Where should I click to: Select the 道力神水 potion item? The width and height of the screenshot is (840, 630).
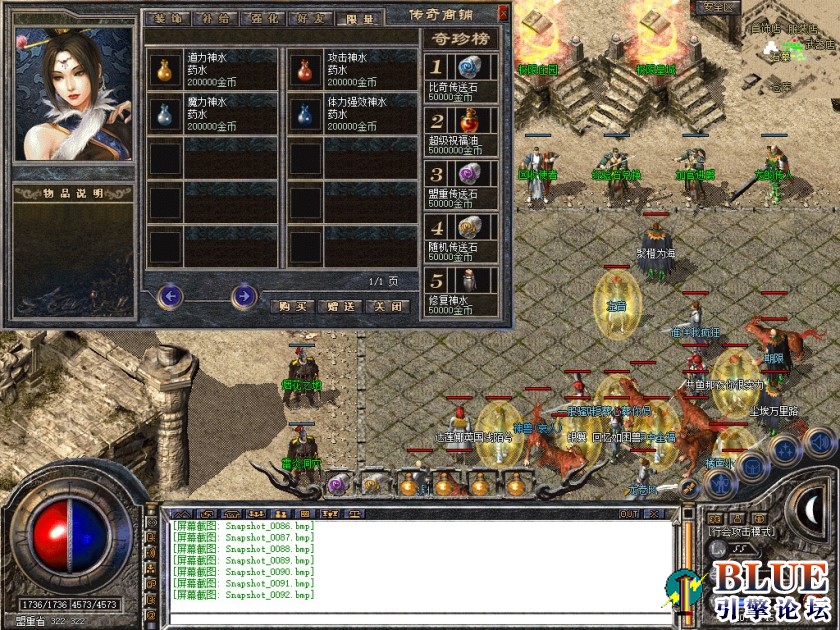tap(163, 70)
